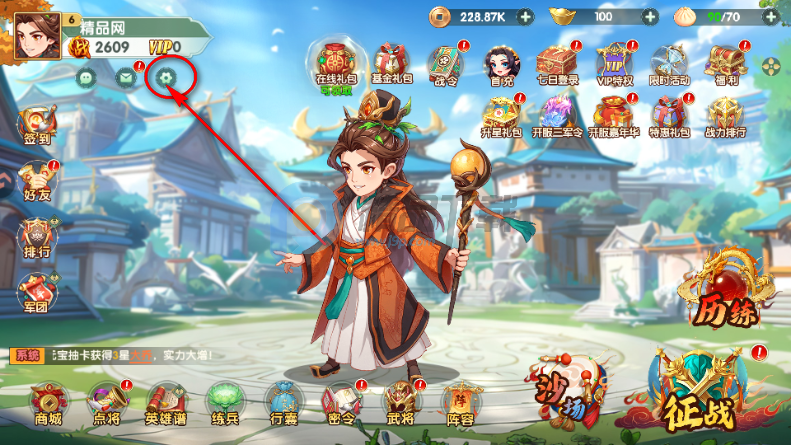Open the 签到 daily sign-in
This screenshot has height=445, width=791.
pos(37,127)
